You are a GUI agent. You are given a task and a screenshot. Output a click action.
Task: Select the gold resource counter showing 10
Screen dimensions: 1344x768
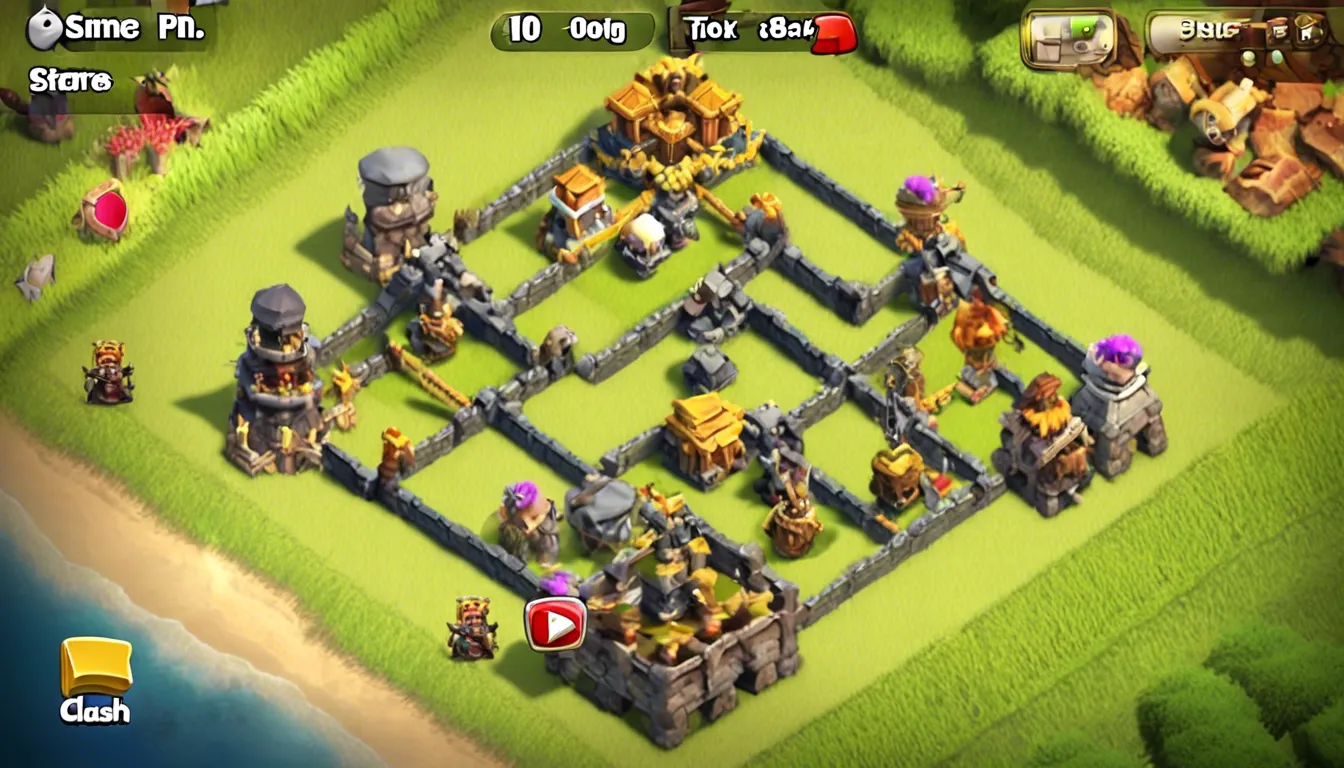(x=525, y=30)
